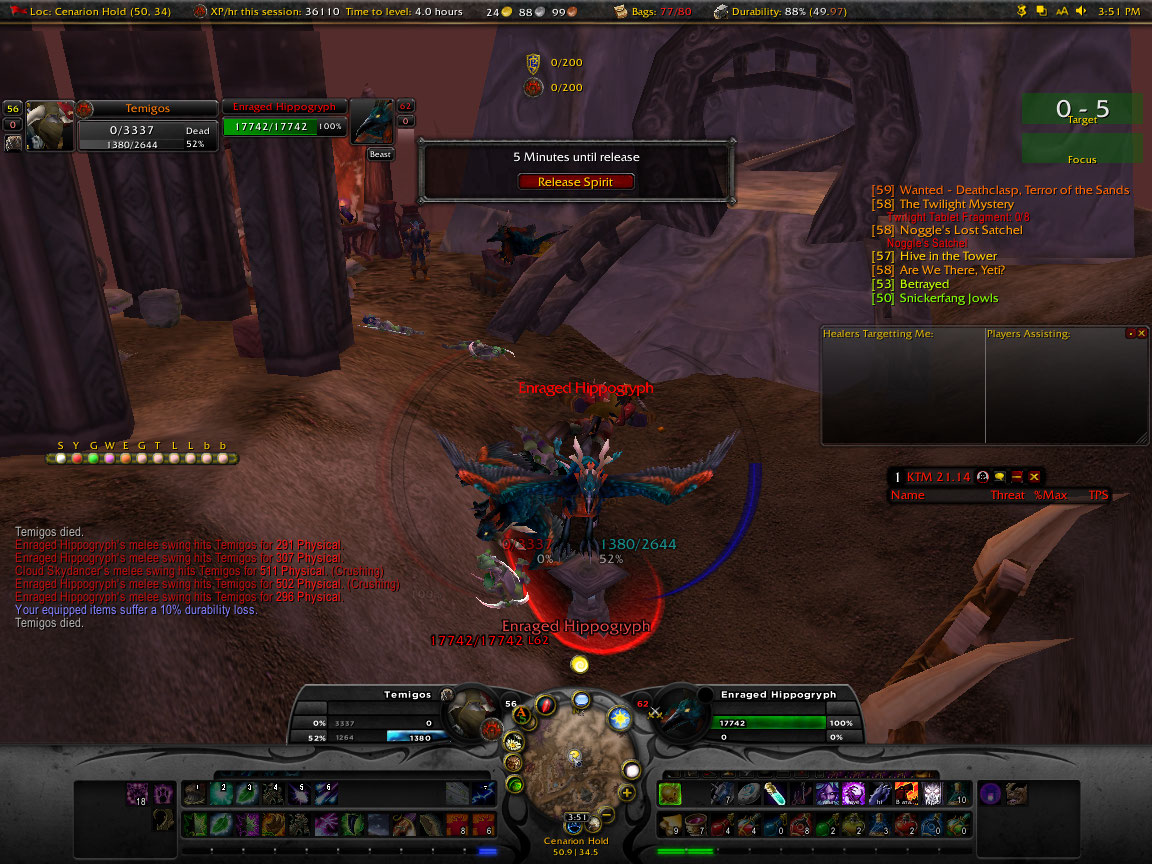Select the Temigos player portrait
The image size is (1152, 864).
pos(49,124)
